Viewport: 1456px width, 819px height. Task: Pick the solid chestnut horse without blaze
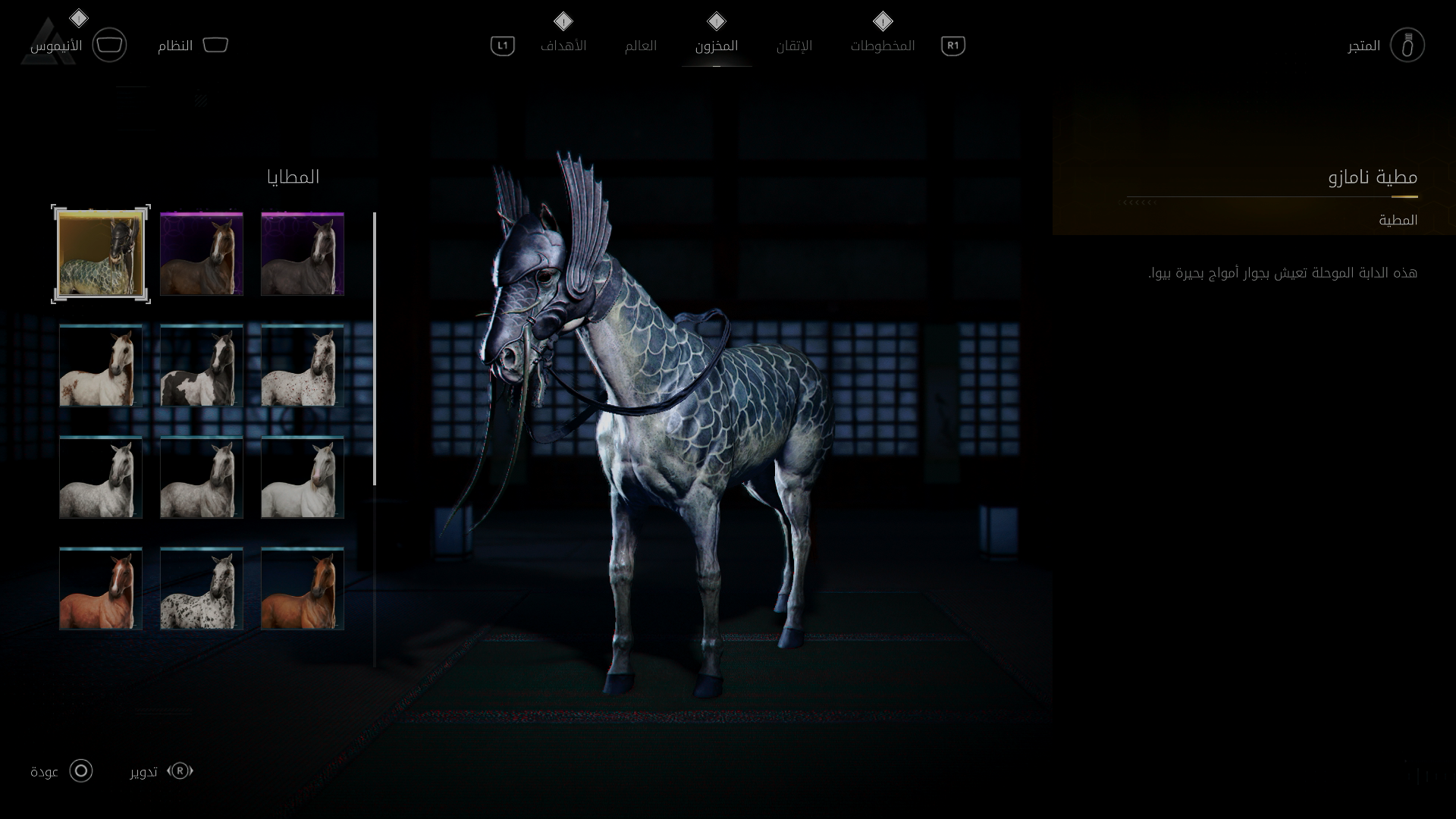[x=303, y=588]
